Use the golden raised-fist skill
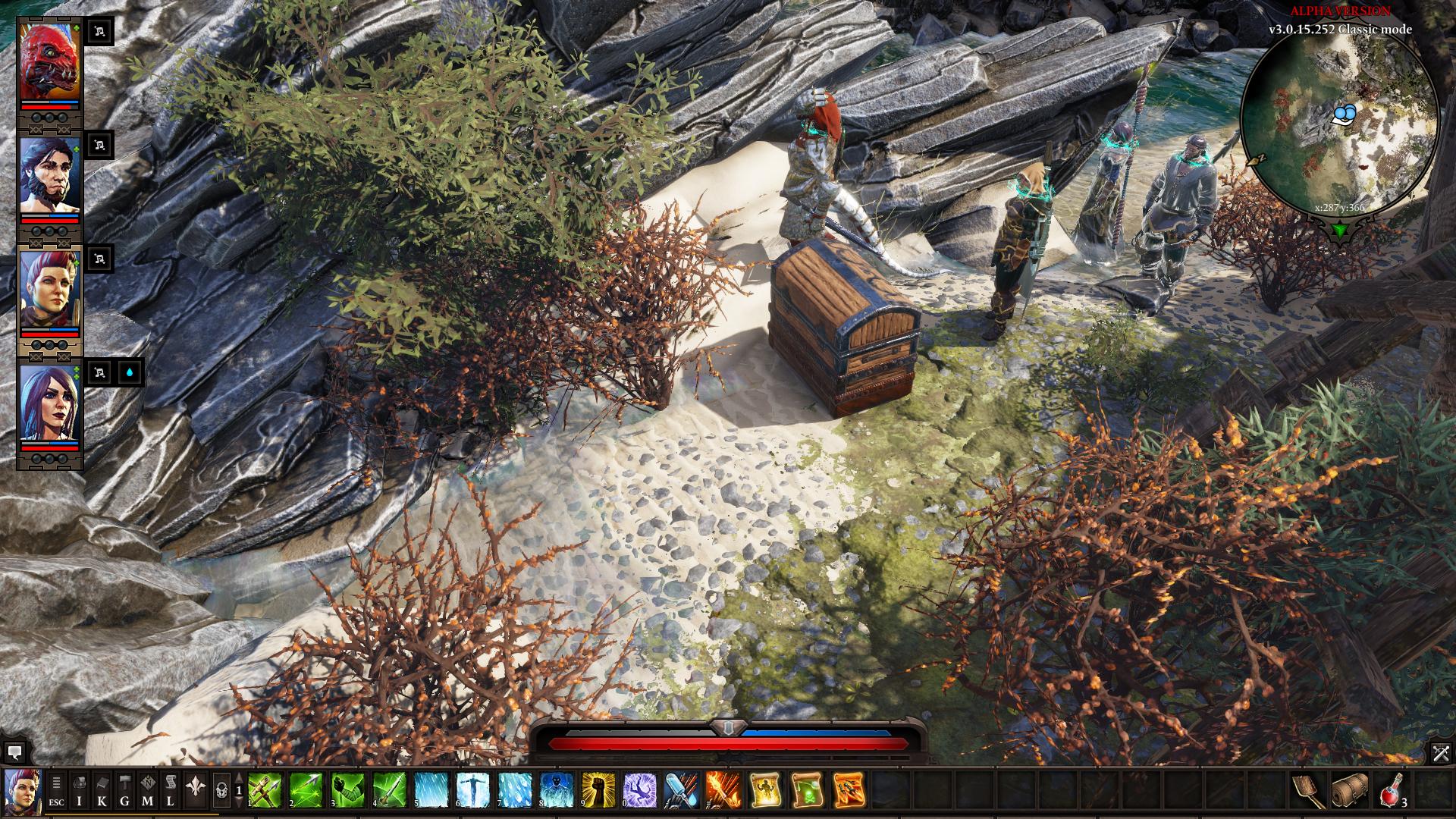This screenshot has width=1456, height=819. click(598, 790)
